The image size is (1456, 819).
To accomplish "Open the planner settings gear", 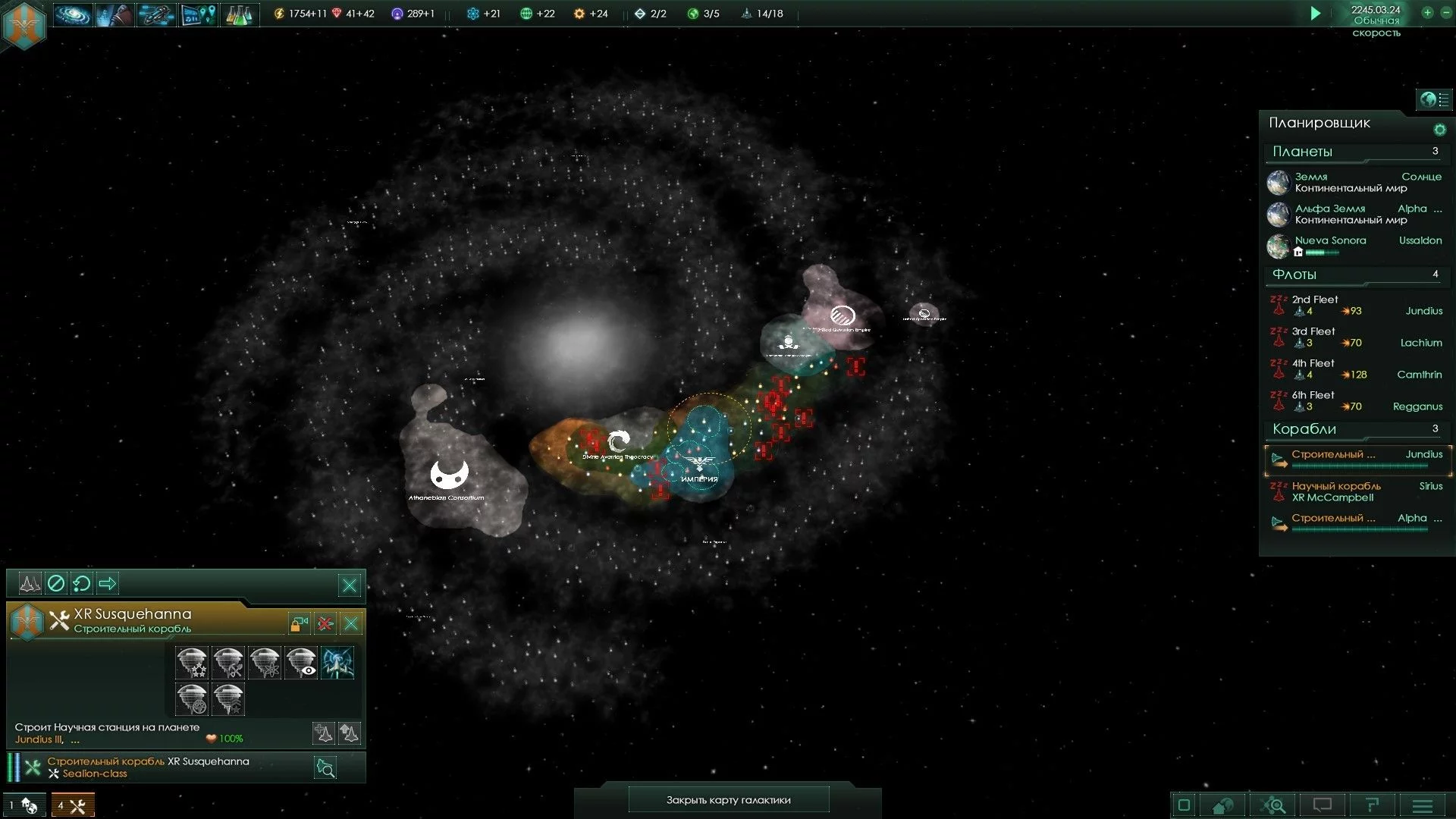I will click(1439, 130).
